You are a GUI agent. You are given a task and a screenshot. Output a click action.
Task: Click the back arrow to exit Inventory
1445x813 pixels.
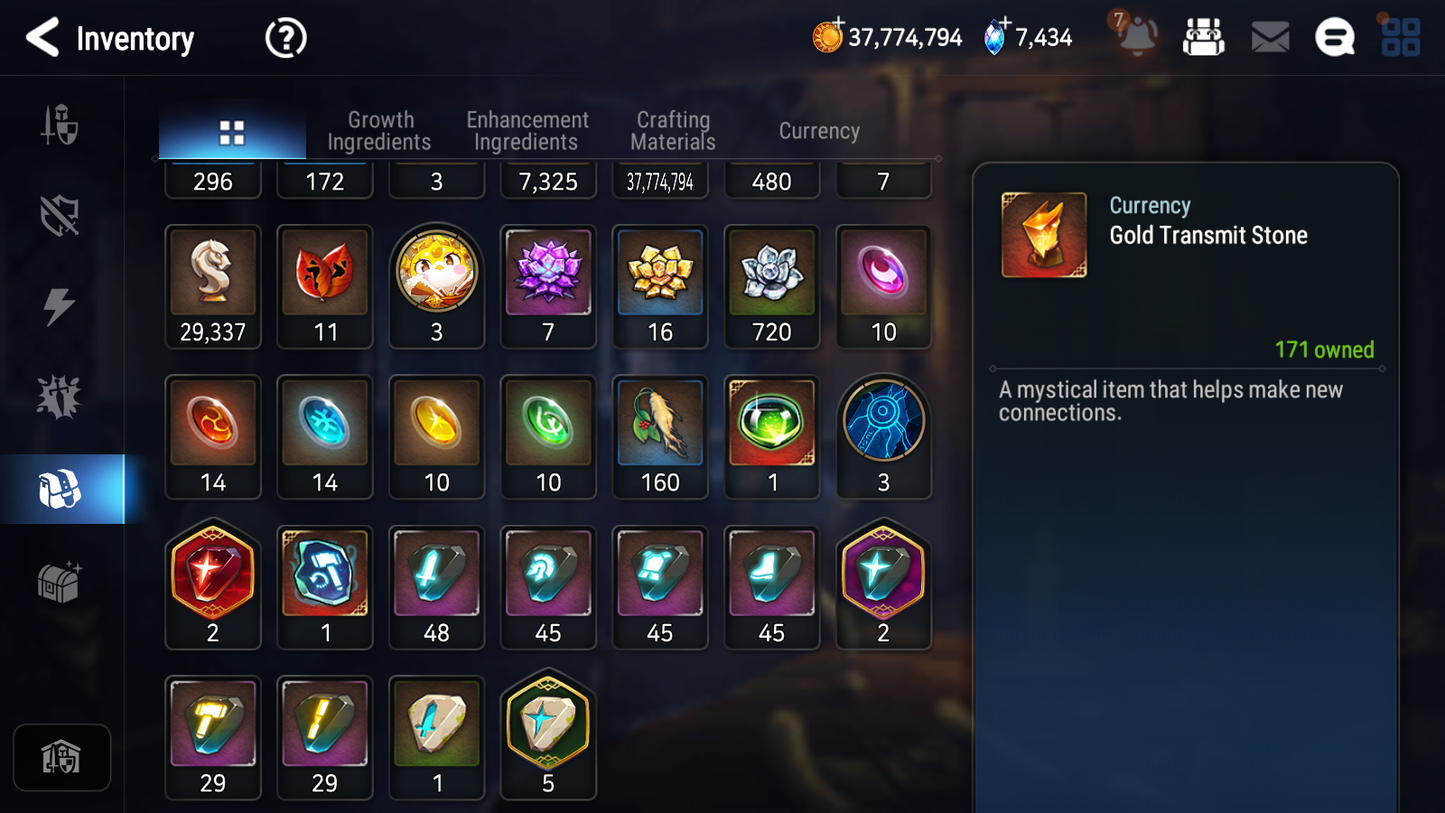point(42,37)
